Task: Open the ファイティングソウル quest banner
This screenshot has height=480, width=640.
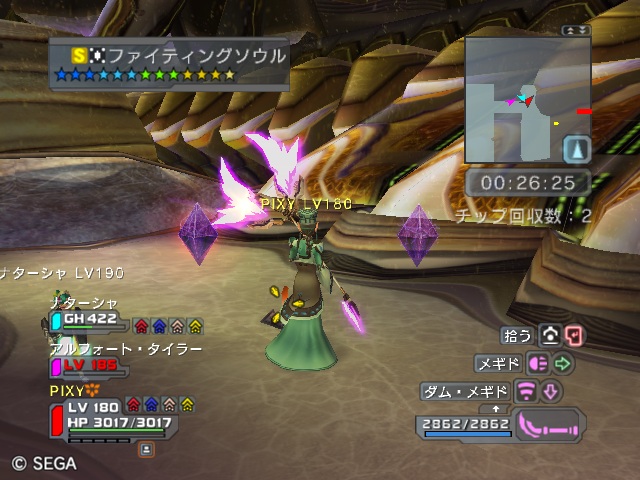Action: pyautogui.click(x=170, y=63)
